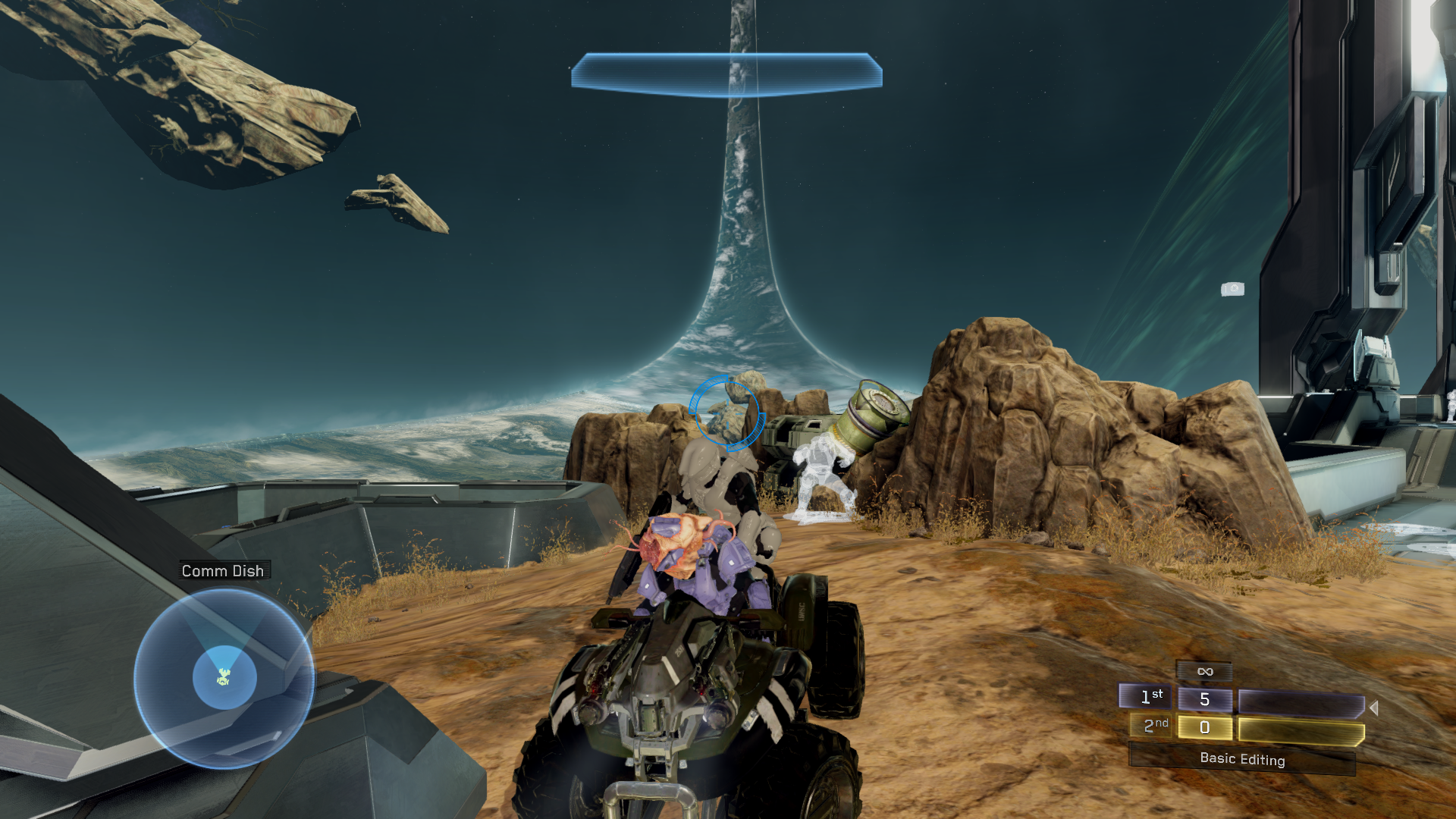Click the circular motion tracker radar
The width and height of the screenshot is (1456, 819).
(224, 677)
